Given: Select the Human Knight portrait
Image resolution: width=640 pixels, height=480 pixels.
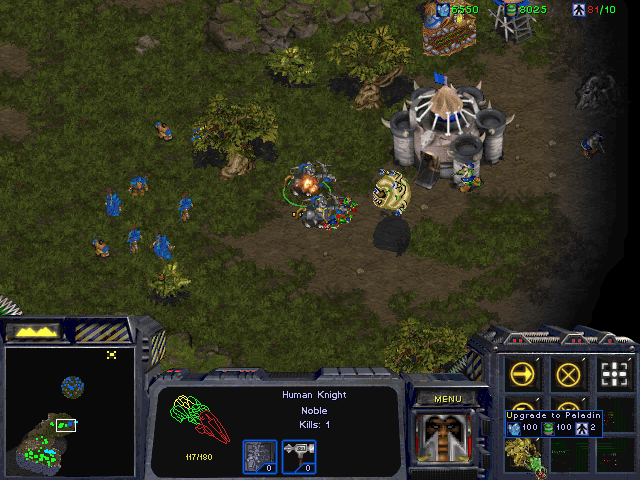Looking at the screenshot, I should click(446, 437).
